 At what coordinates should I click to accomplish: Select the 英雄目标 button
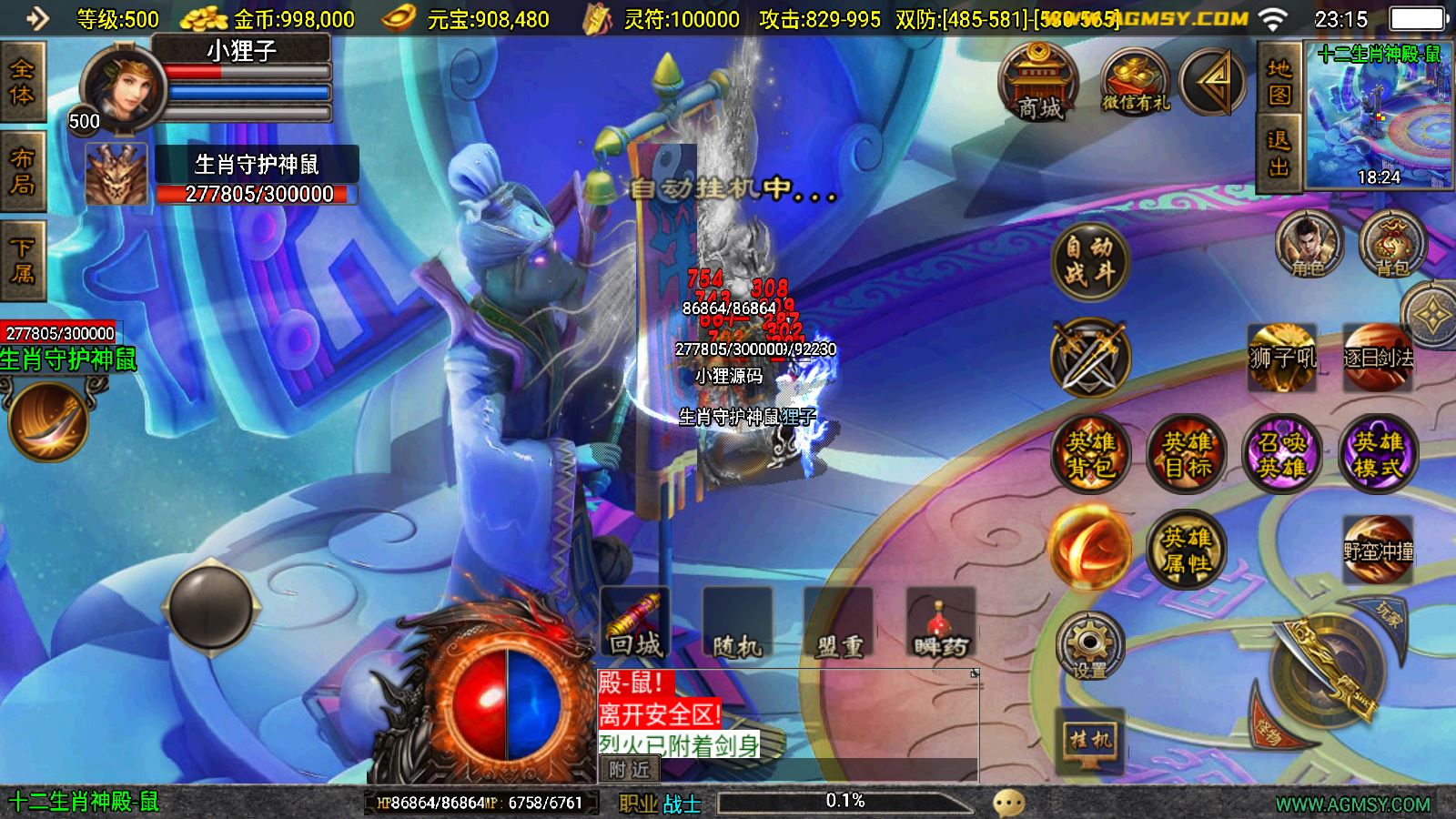point(1186,454)
